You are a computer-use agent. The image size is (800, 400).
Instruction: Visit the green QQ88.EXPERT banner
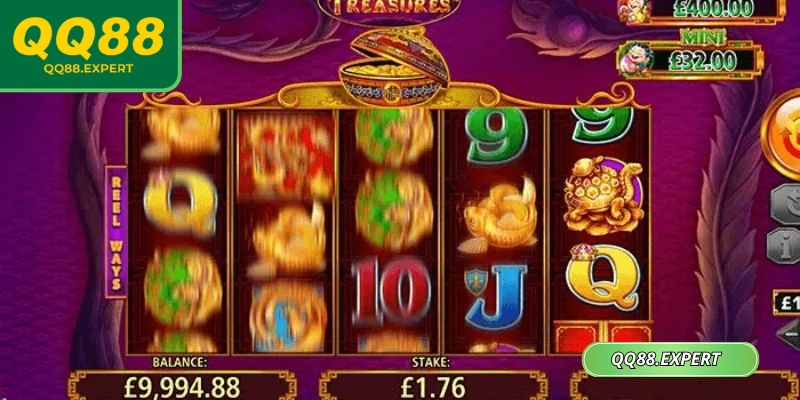click(670, 359)
